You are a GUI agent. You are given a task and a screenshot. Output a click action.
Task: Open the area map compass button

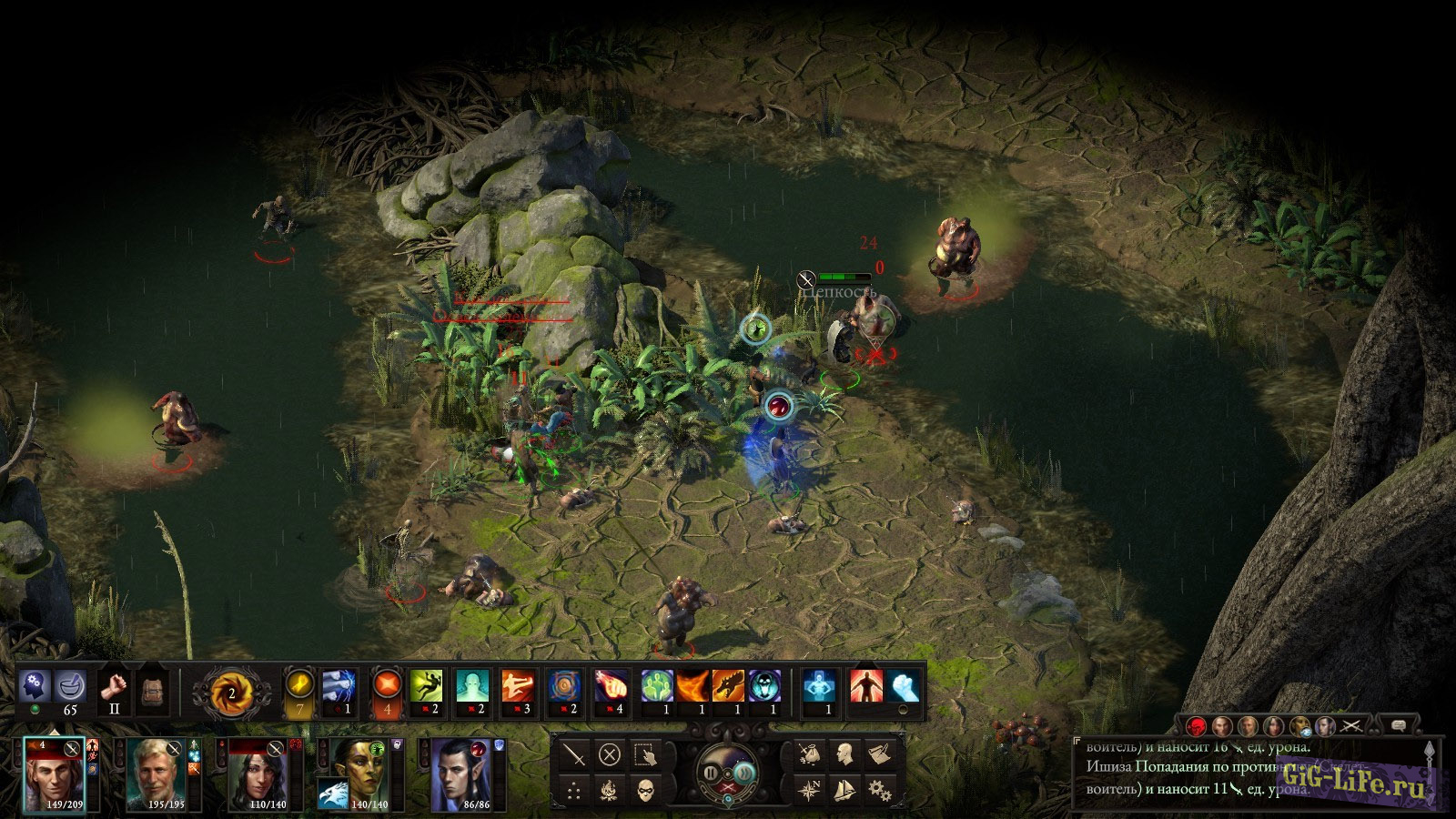tap(809, 790)
